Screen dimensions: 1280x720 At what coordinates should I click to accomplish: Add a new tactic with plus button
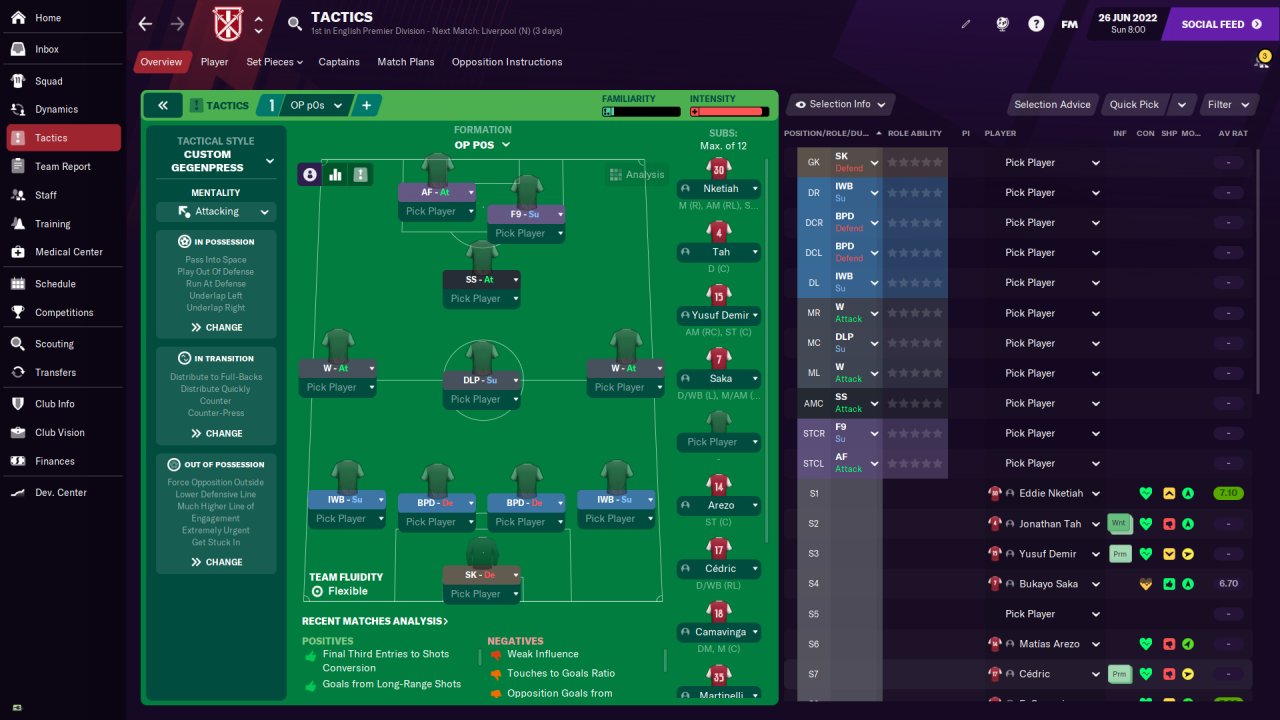366,105
